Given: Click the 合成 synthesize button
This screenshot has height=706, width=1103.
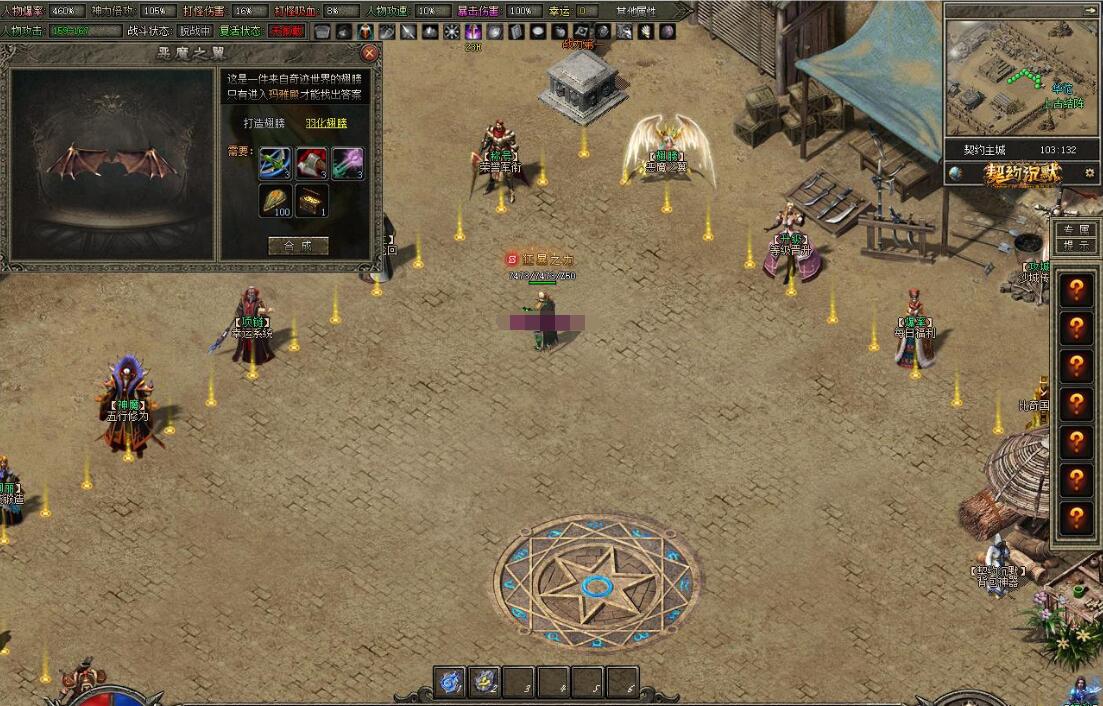Looking at the screenshot, I should point(298,245).
